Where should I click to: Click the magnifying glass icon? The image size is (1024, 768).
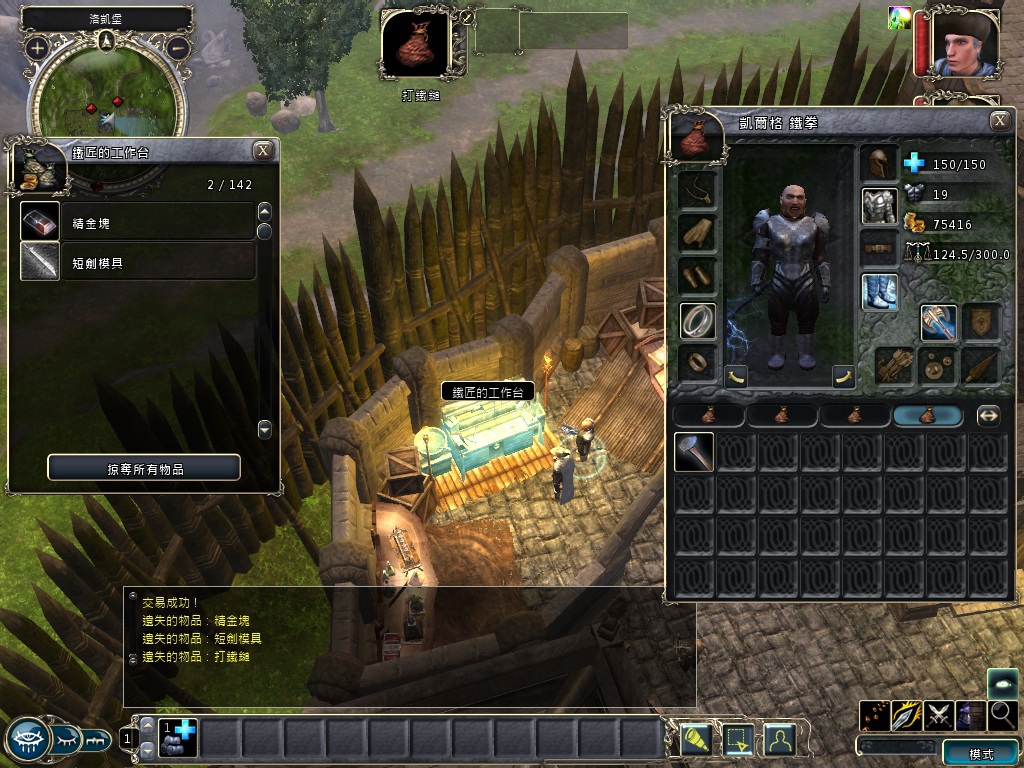1002,714
